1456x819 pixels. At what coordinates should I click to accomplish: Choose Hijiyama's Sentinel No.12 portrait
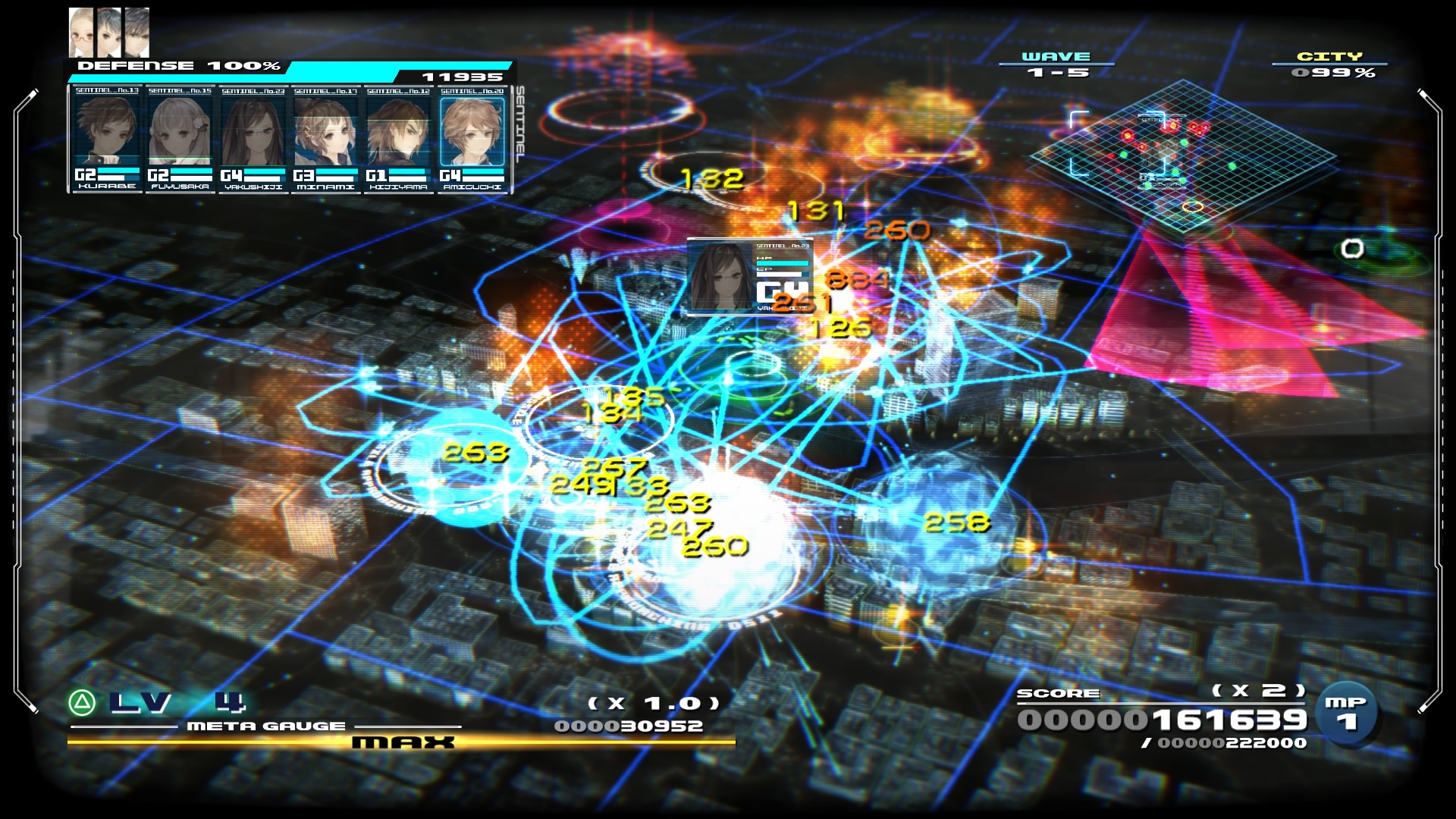[398, 130]
